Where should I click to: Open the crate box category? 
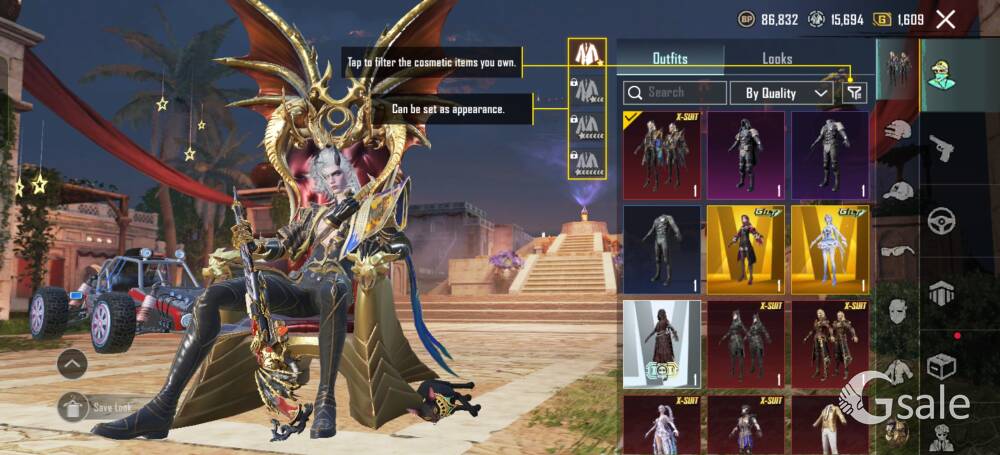click(x=941, y=365)
